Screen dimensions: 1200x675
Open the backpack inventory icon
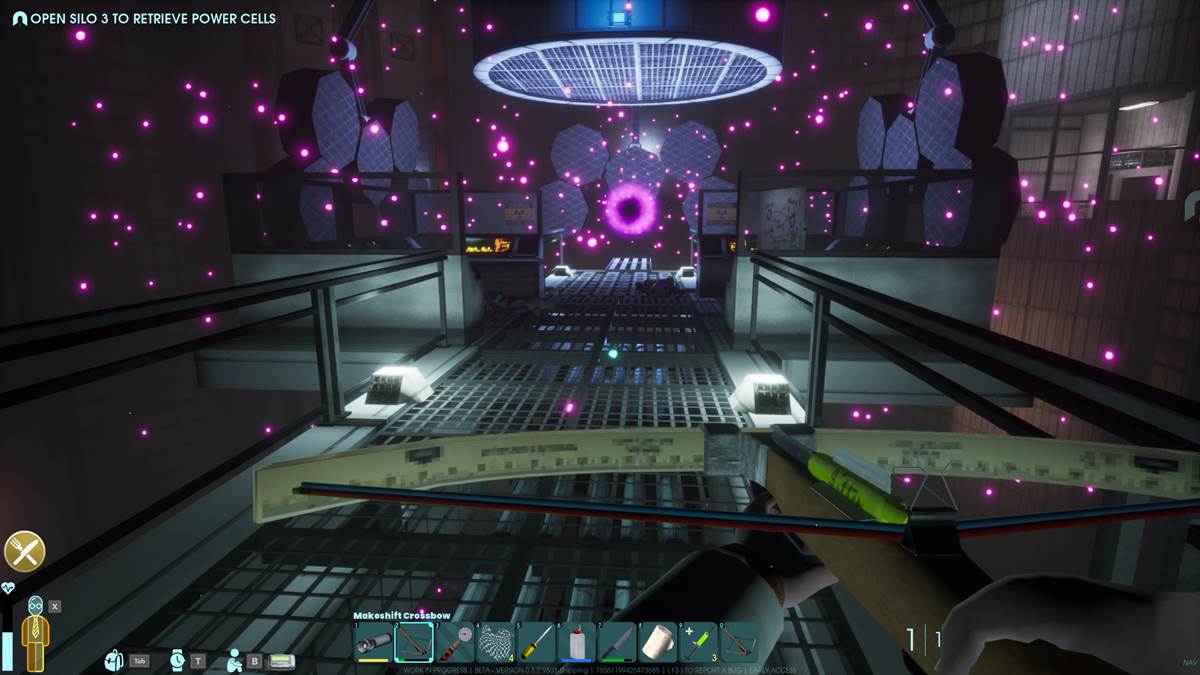pyautogui.click(x=115, y=661)
